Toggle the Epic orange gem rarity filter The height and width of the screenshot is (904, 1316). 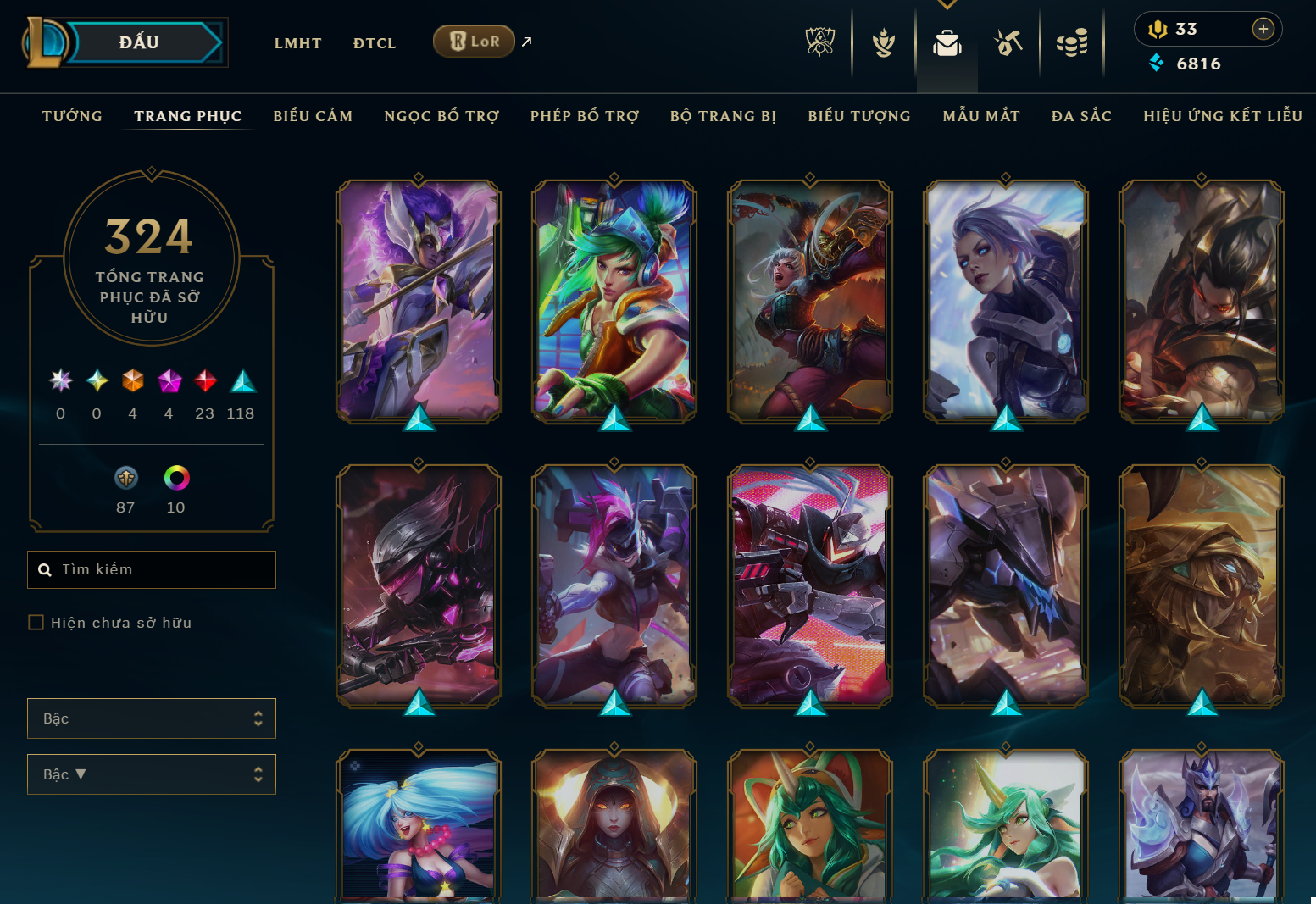tap(132, 381)
